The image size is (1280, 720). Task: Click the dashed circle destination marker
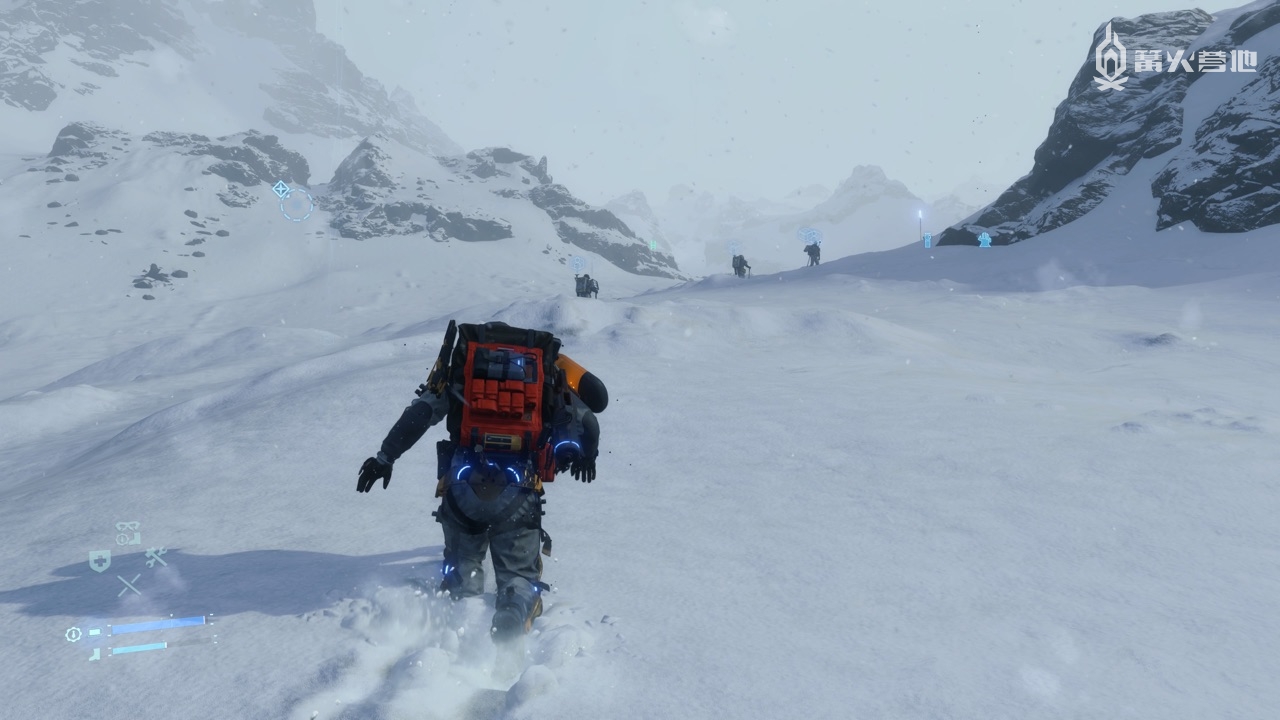(296, 205)
